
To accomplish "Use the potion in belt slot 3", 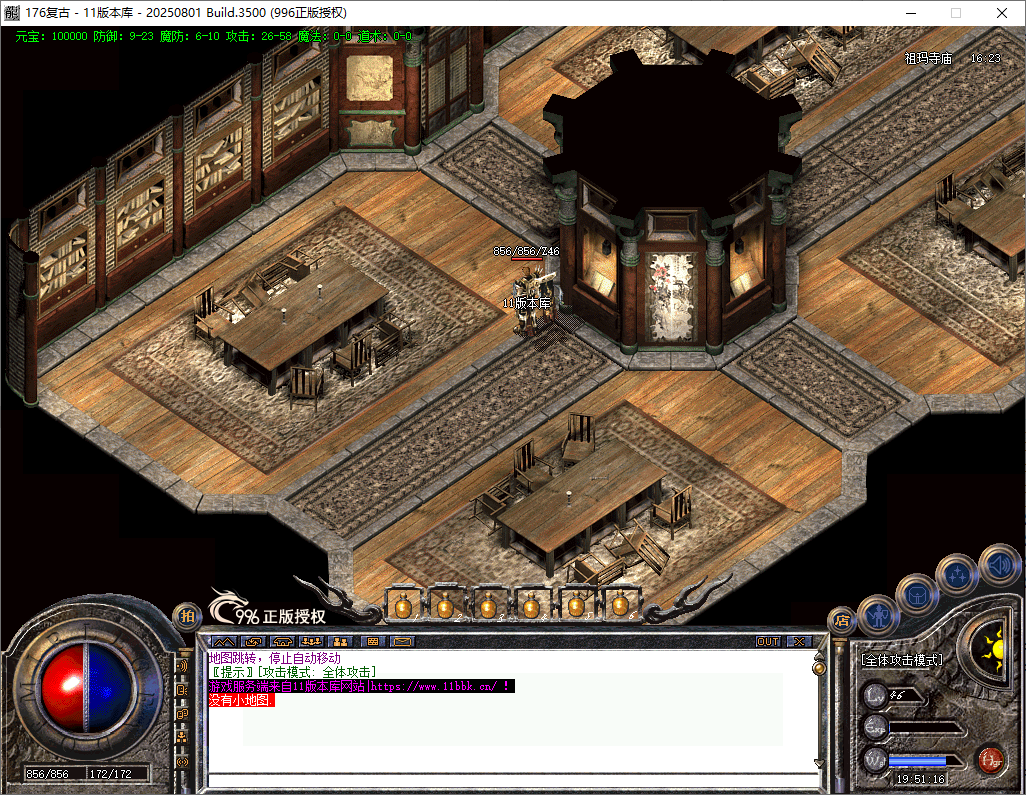I will (x=488, y=604).
